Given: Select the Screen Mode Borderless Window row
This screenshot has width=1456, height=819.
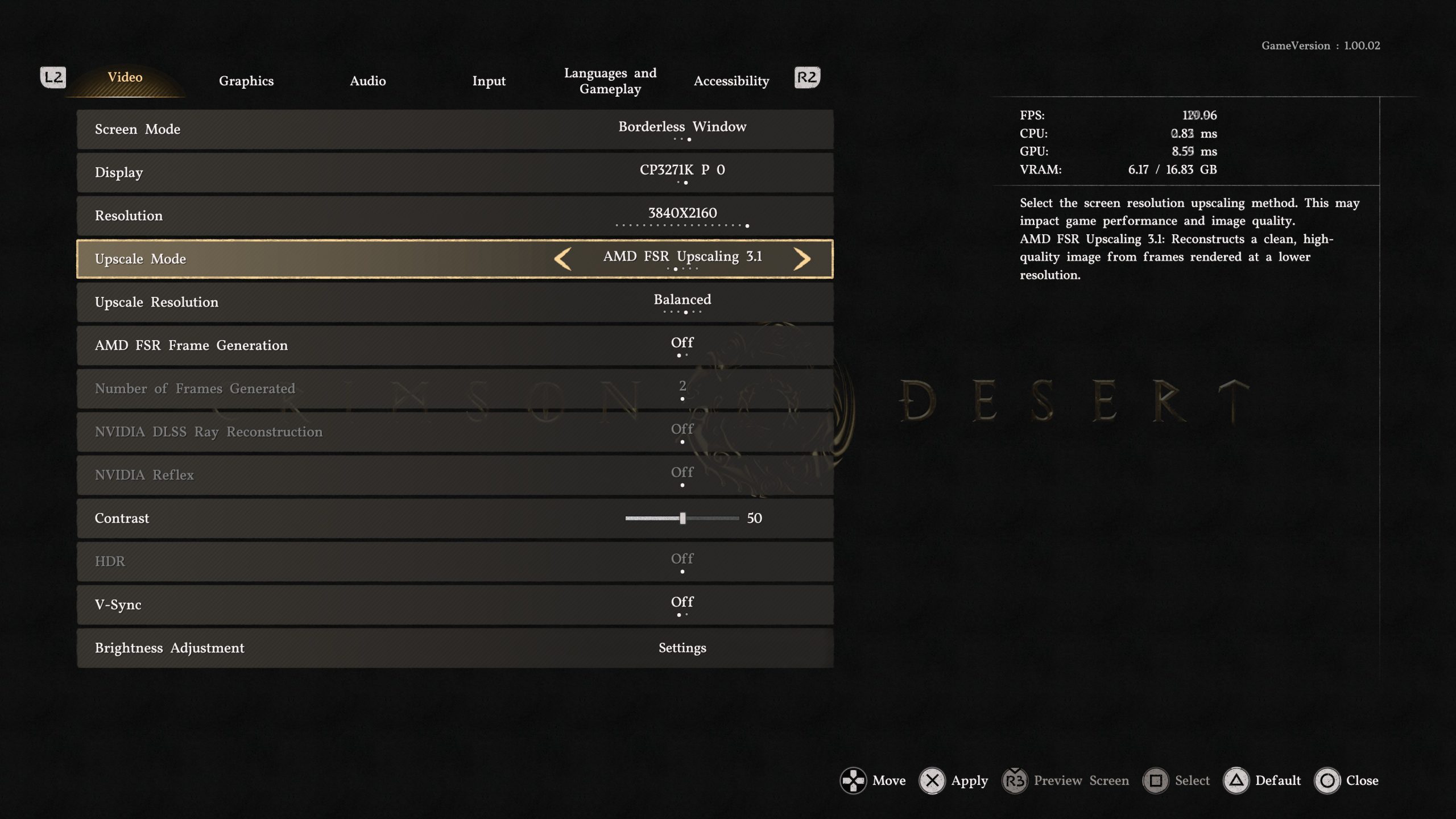Looking at the screenshot, I should click(682, 129).
